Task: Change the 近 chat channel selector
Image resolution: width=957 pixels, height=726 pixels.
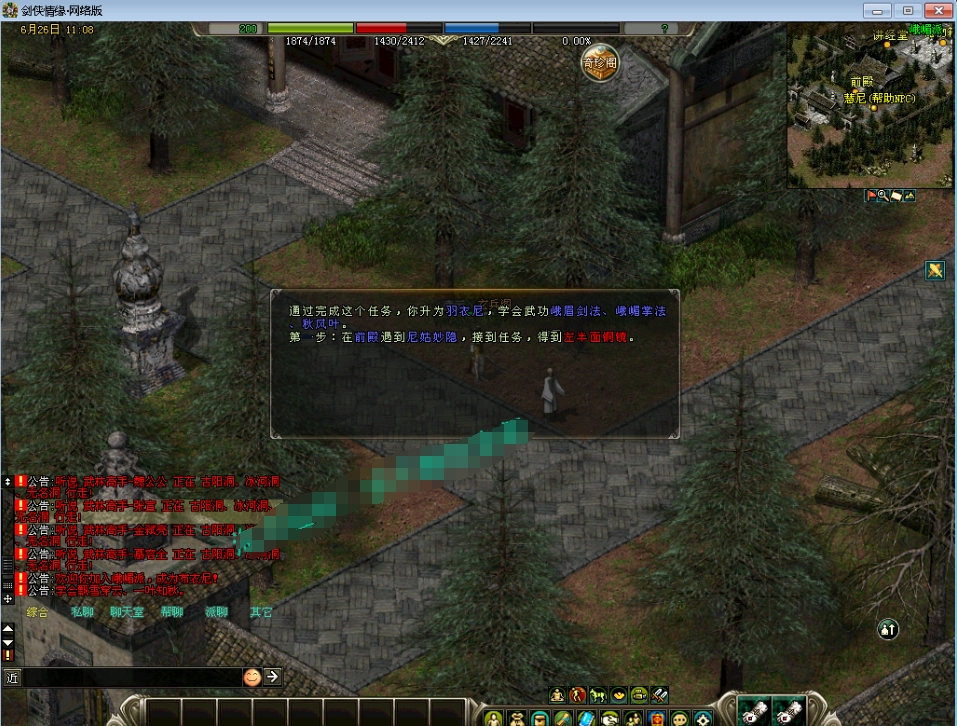Action: click(x=12, y=677)
